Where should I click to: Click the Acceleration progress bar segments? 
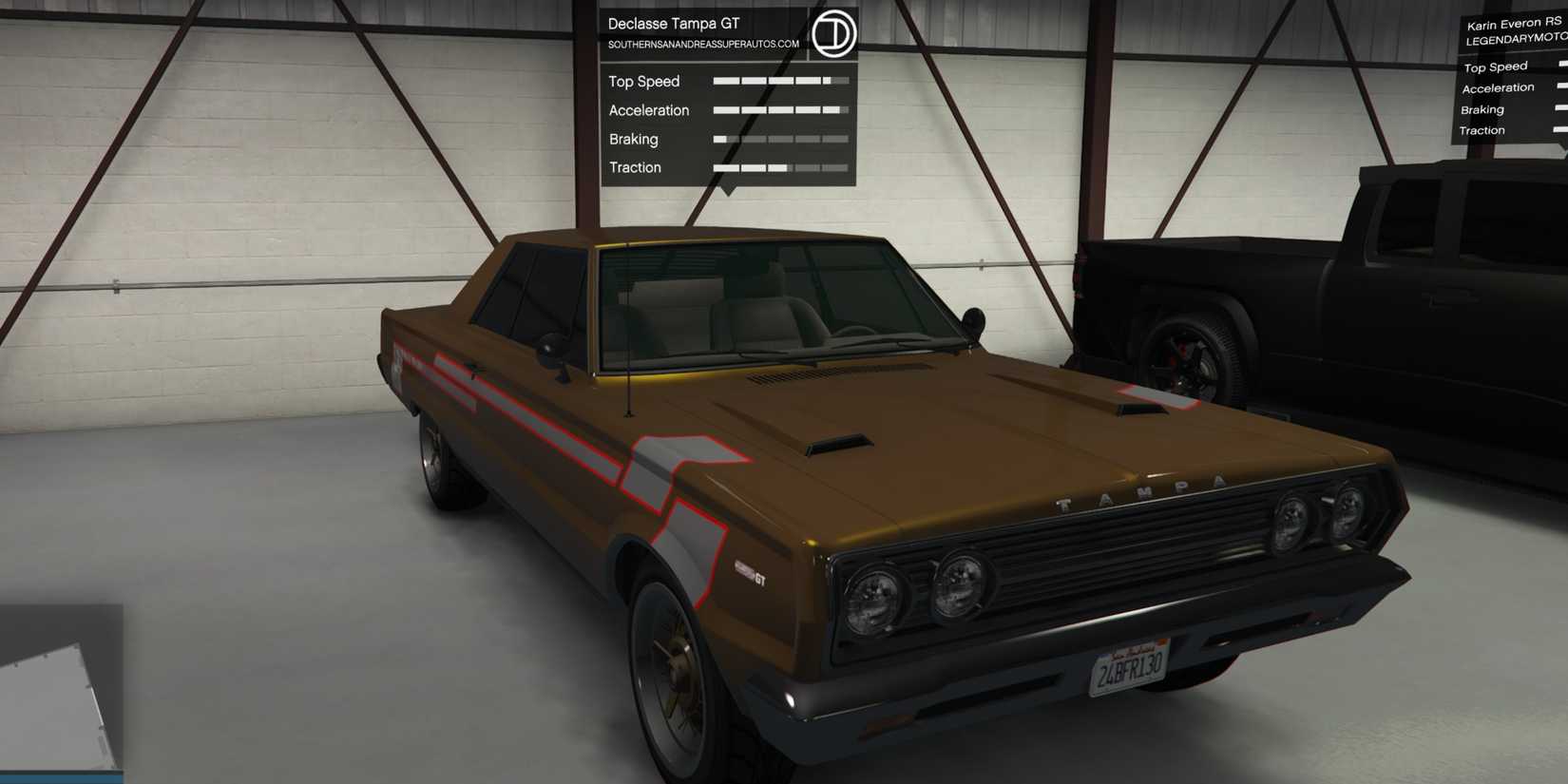(x=781, y=110)
